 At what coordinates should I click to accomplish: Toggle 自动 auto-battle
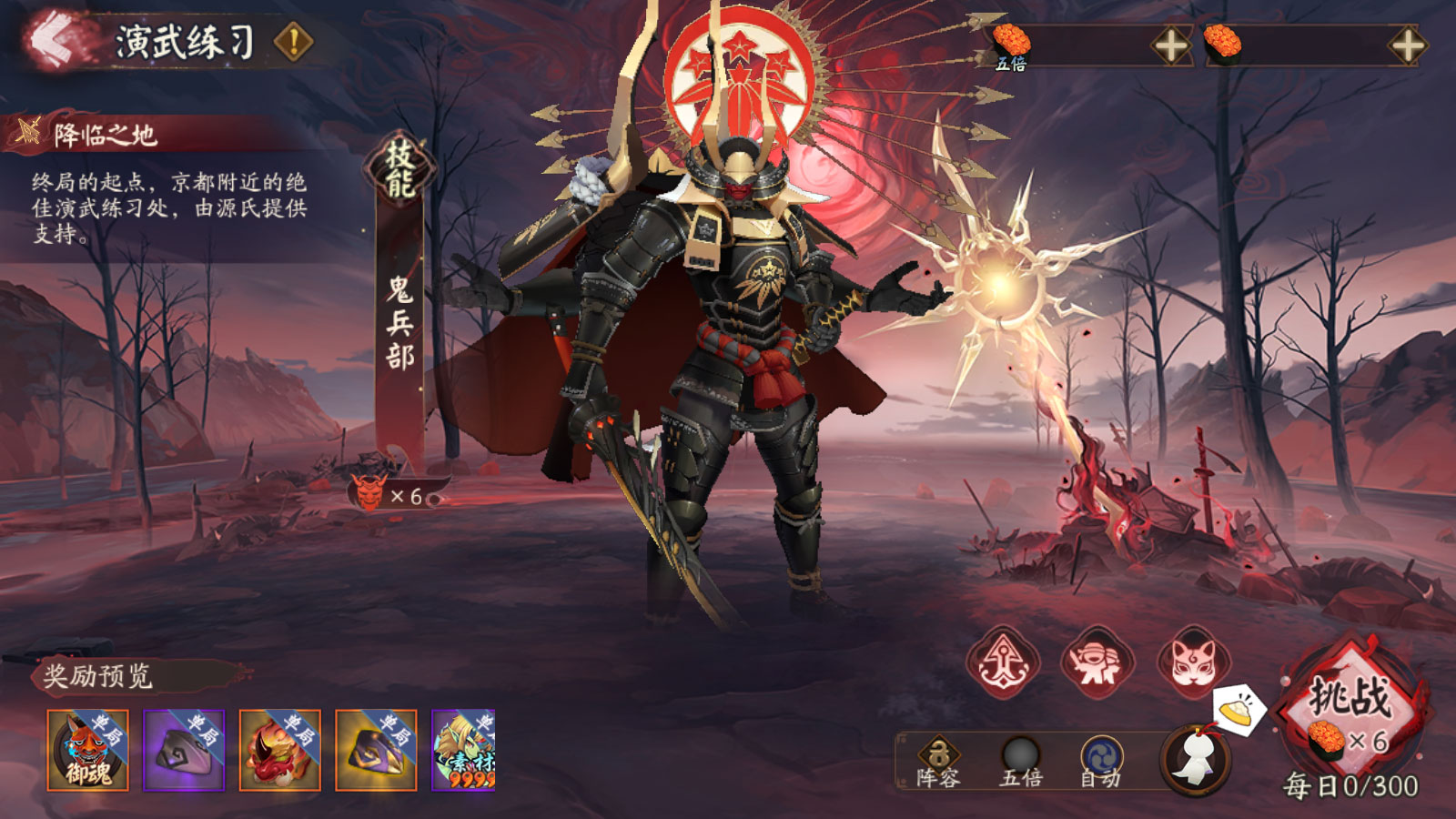point(1101,761)
